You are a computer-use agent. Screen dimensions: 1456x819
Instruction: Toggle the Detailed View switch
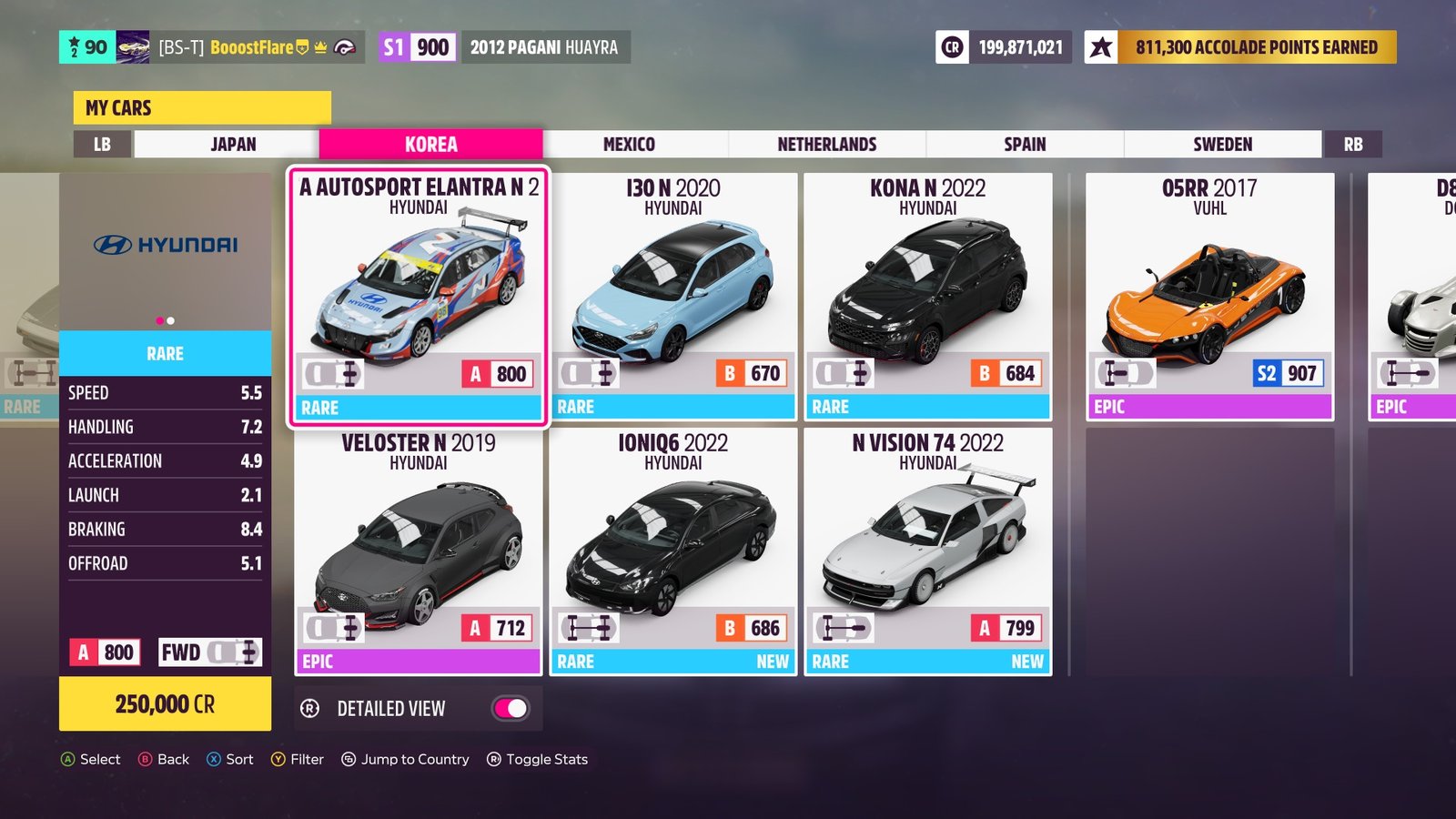pos(511,709)
